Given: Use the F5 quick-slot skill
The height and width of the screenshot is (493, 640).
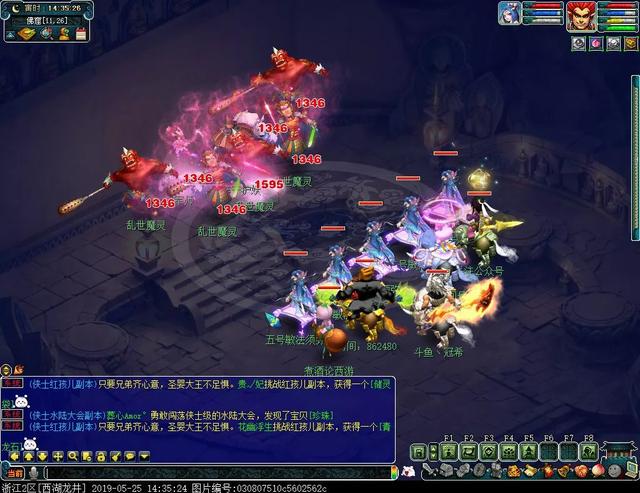Looking at the screenshot, I should tap(529, 451).
